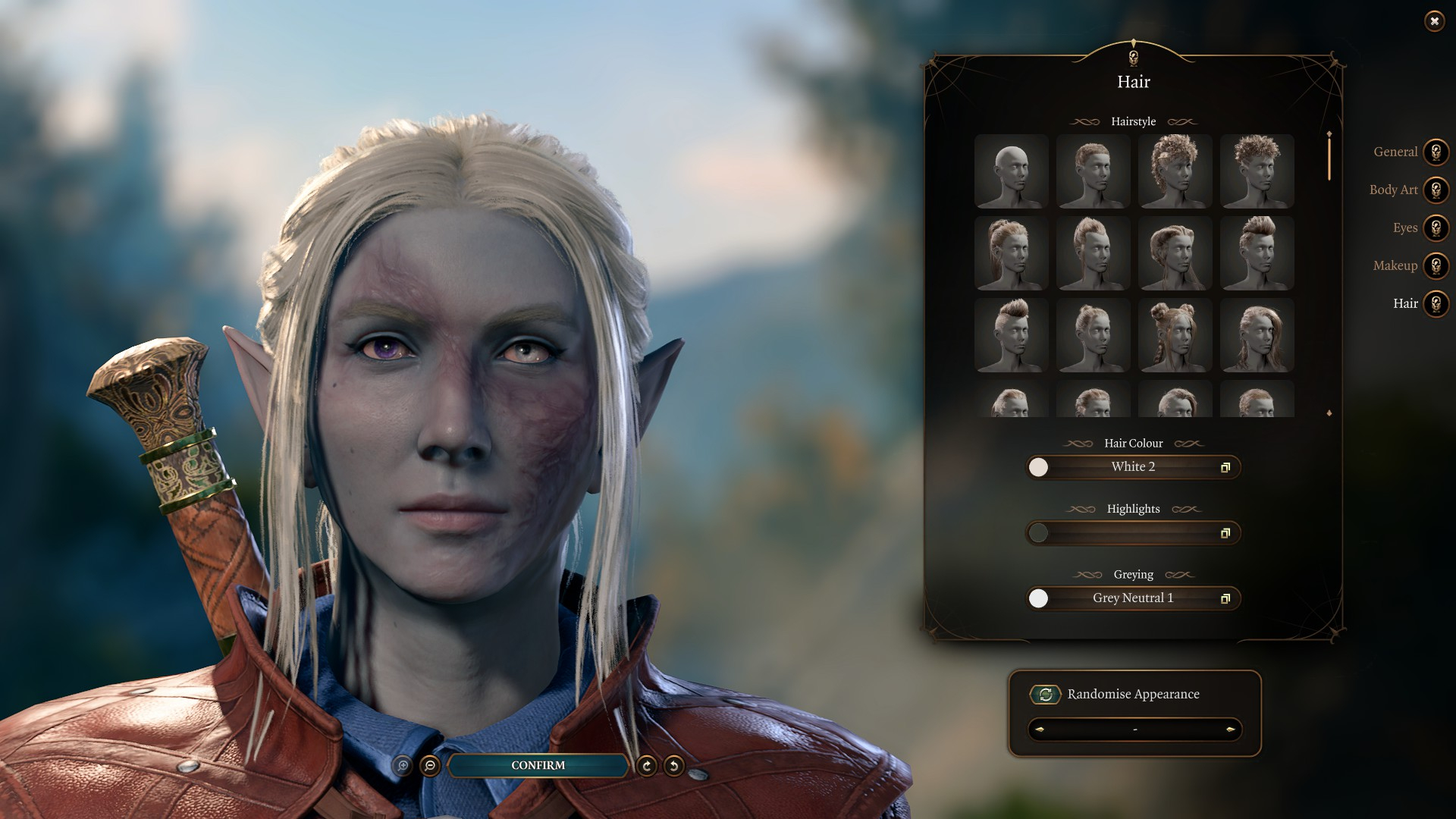Select next randomise preset arrow
1456x819 pixels.
tap(1230, 730)
